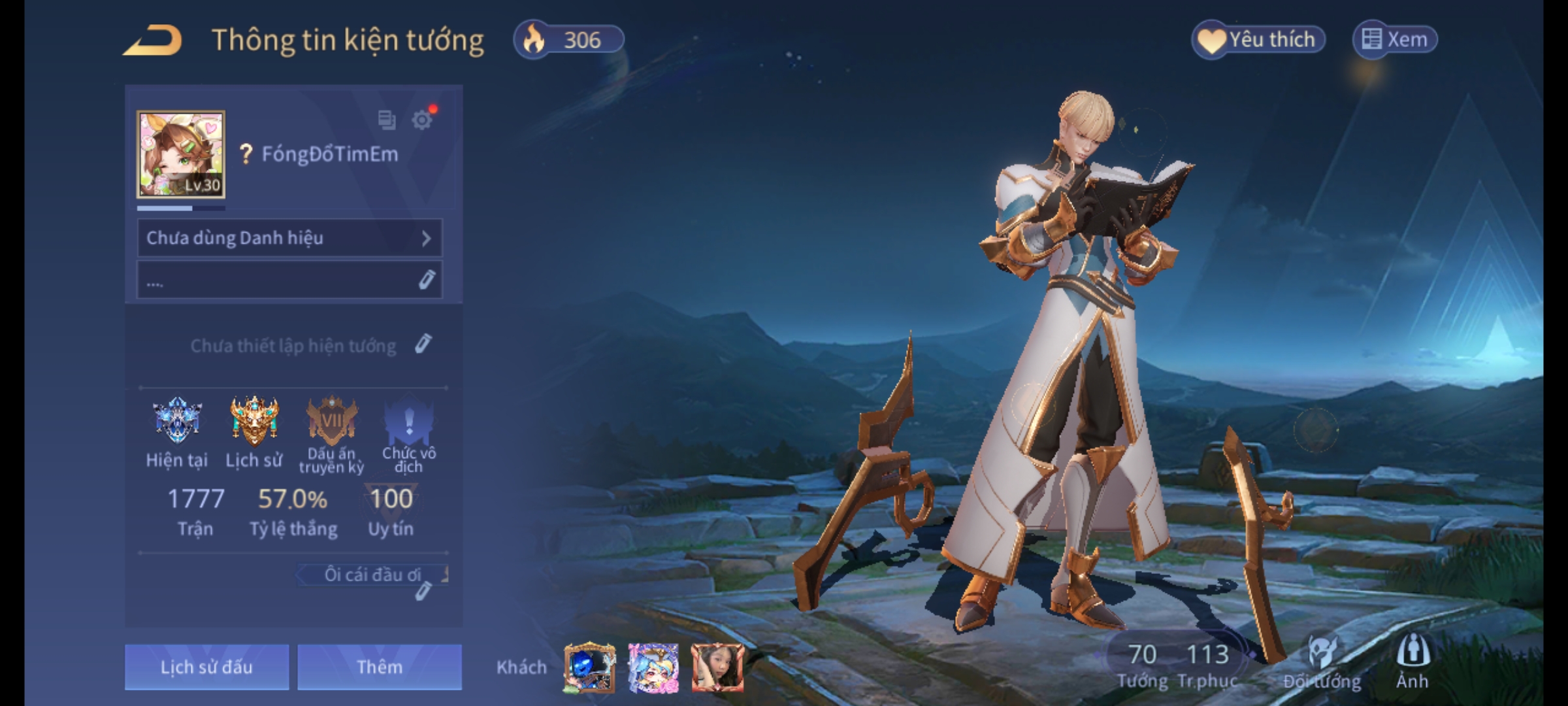The image size is (1568, 706).
Task: Click the Xem view button
Action: 1395,40
